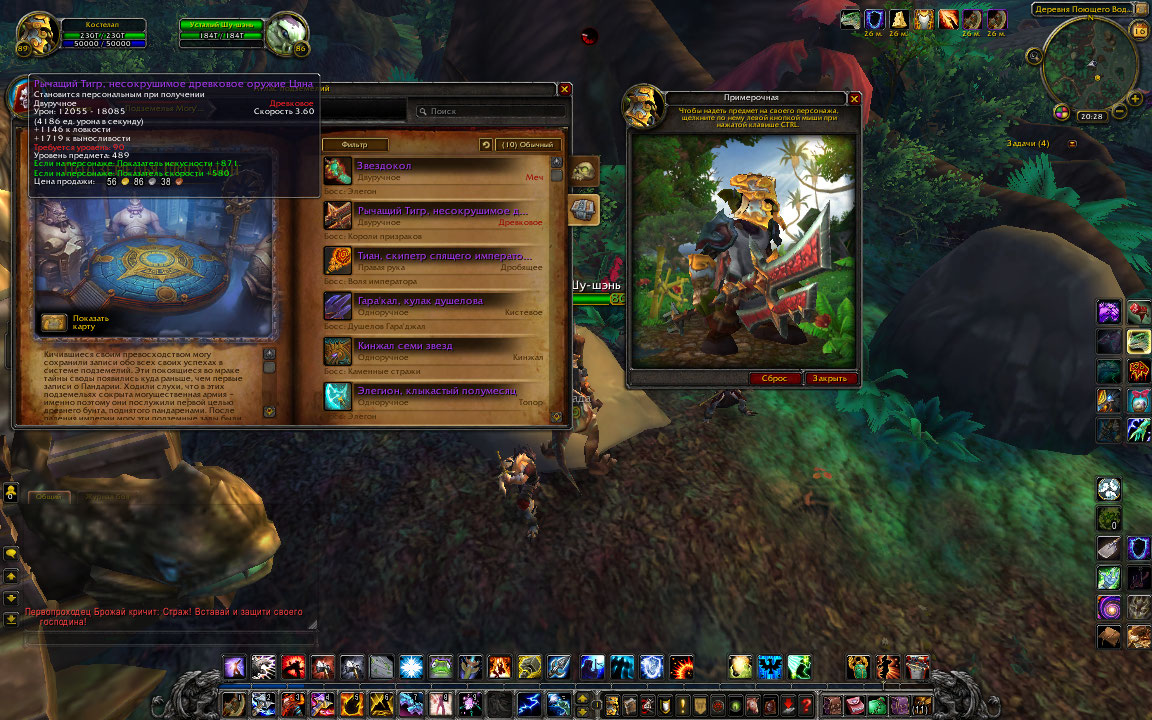Viewport: 1152px width, 720px height.
Task: Close the dressing room with the Закрыть button
Action: (x=829, y=379)
